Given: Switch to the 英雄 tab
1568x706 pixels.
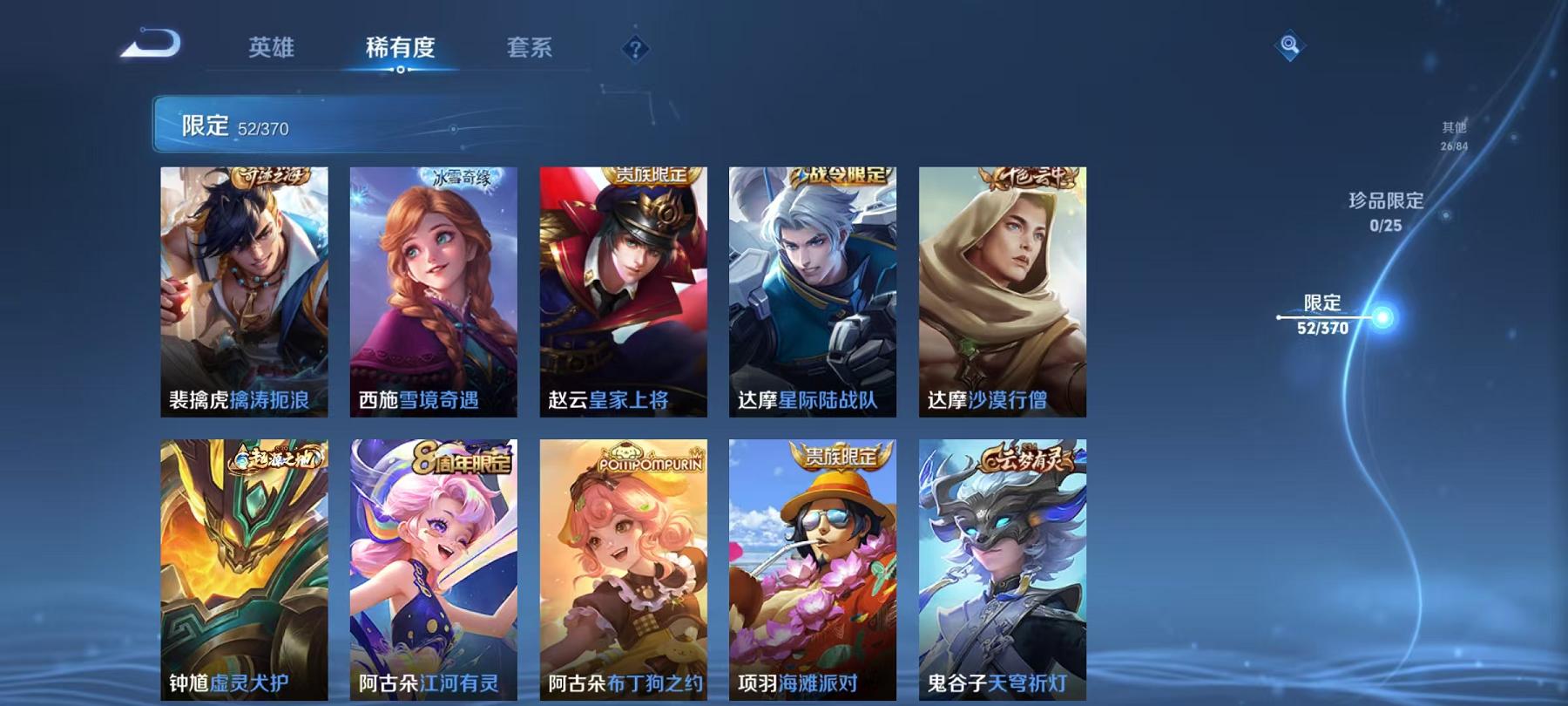Looking at the screenshot, I should (271, 50).
